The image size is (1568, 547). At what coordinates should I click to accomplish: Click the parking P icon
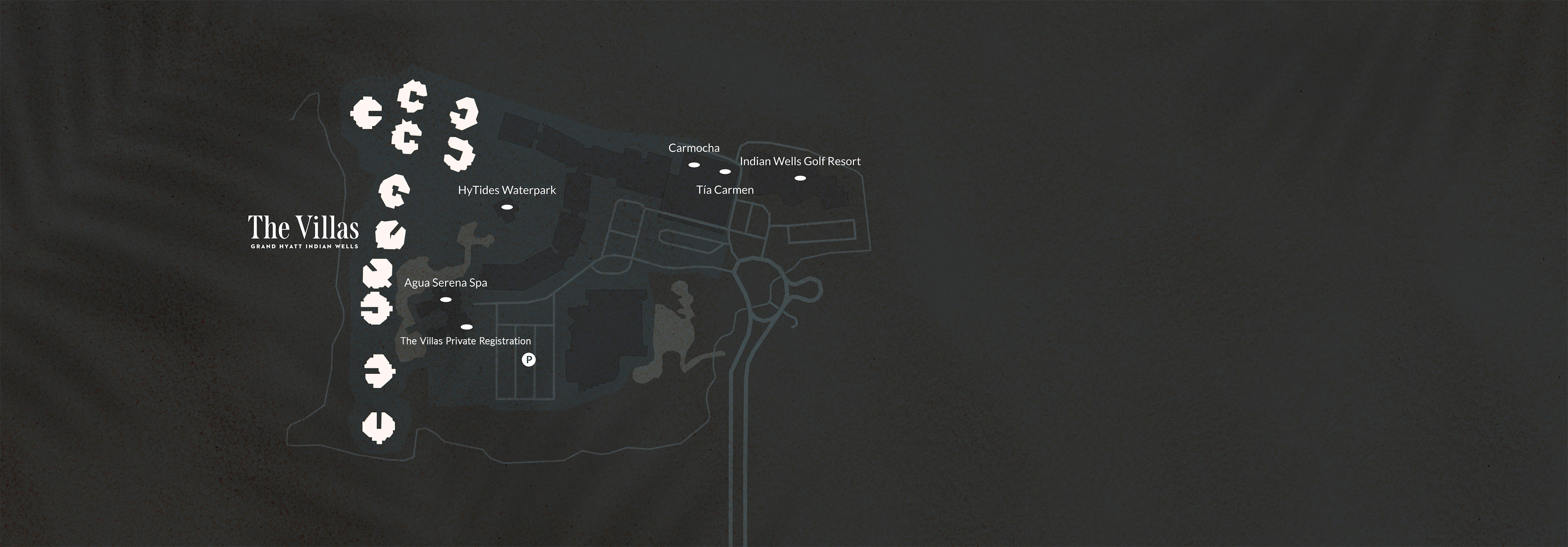(529, 360)
